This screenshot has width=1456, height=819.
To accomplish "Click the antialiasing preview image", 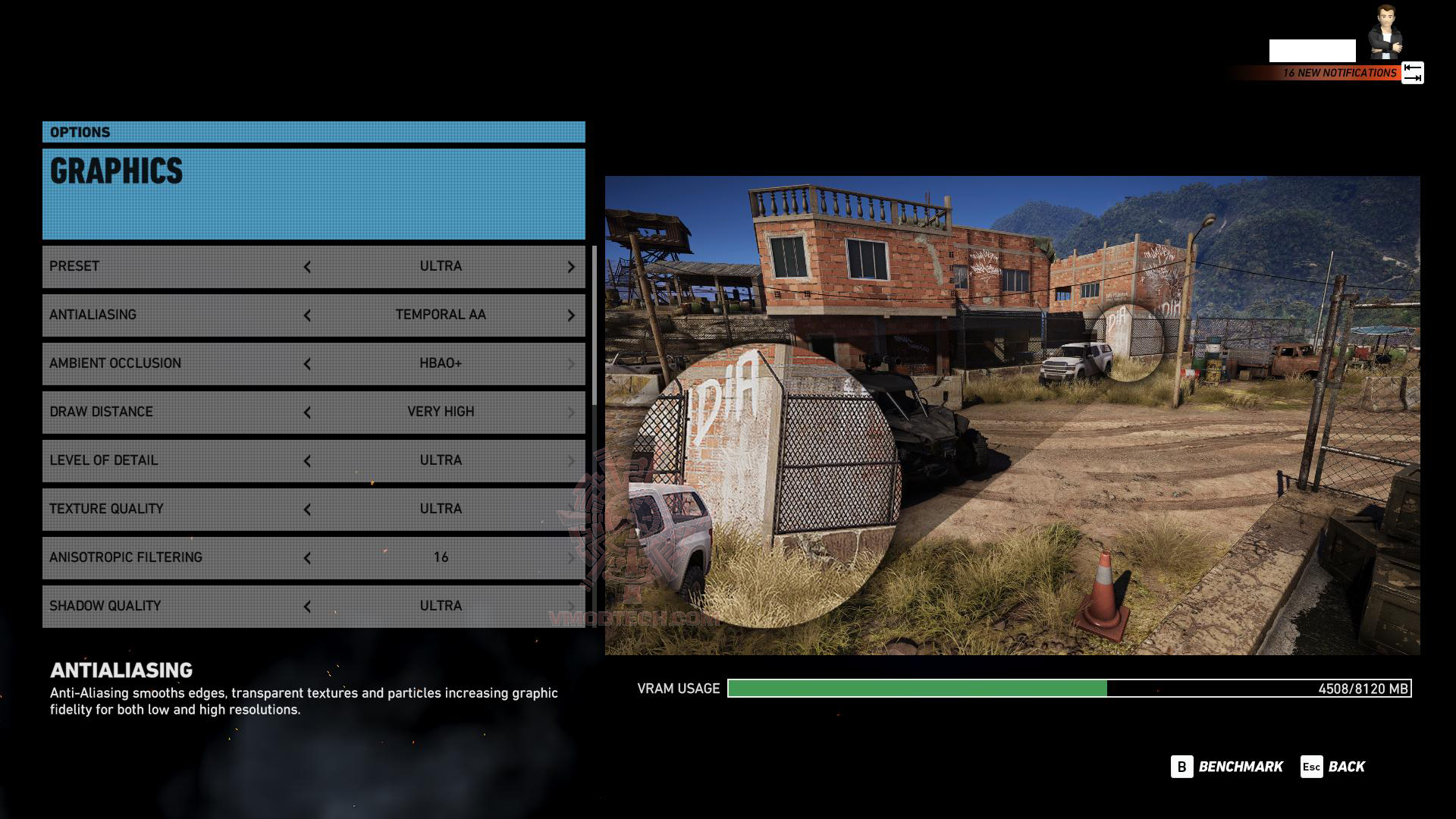I will (1012, 416).
